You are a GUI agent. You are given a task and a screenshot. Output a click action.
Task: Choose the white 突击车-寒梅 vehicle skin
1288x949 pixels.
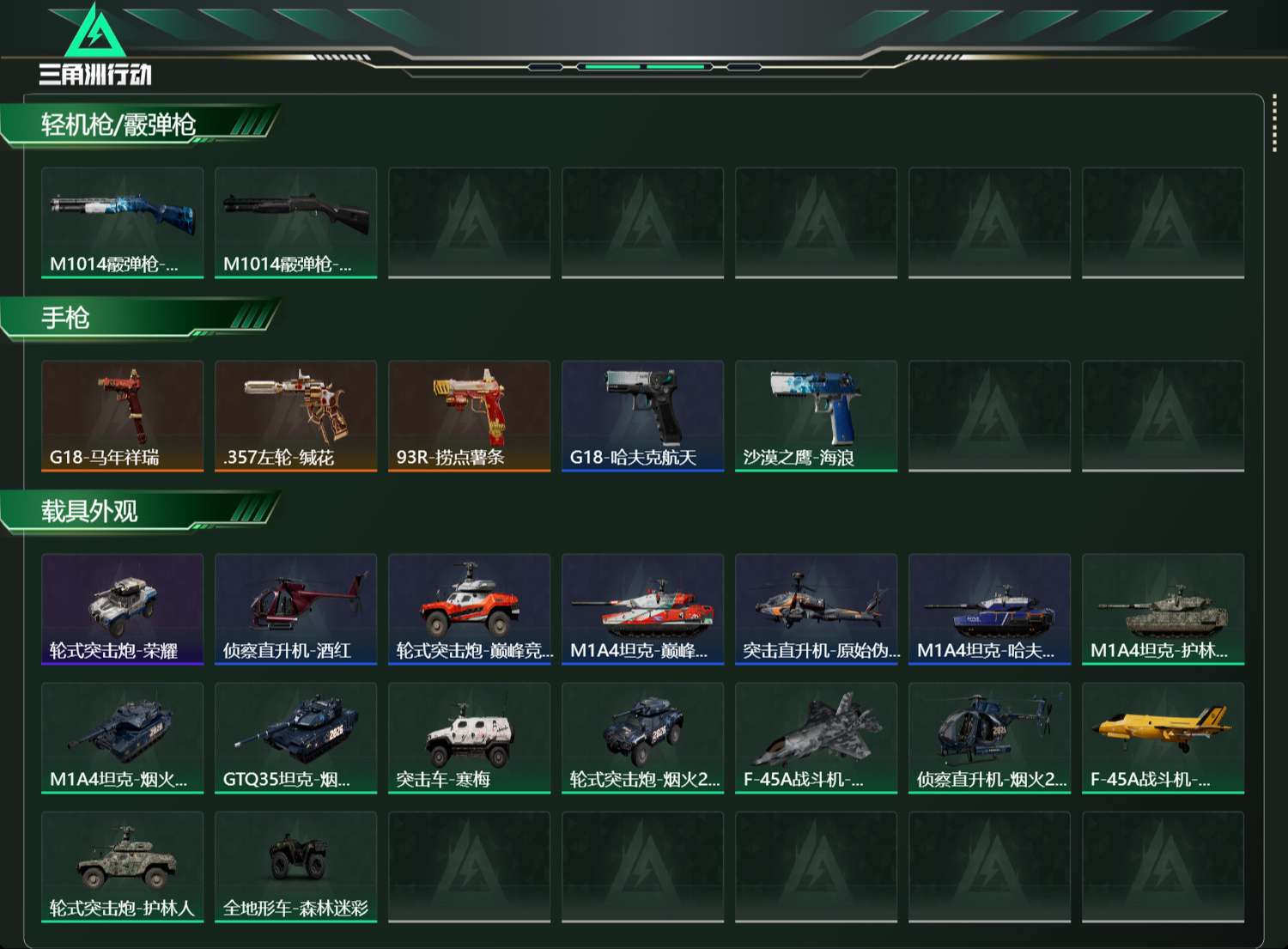470,738
